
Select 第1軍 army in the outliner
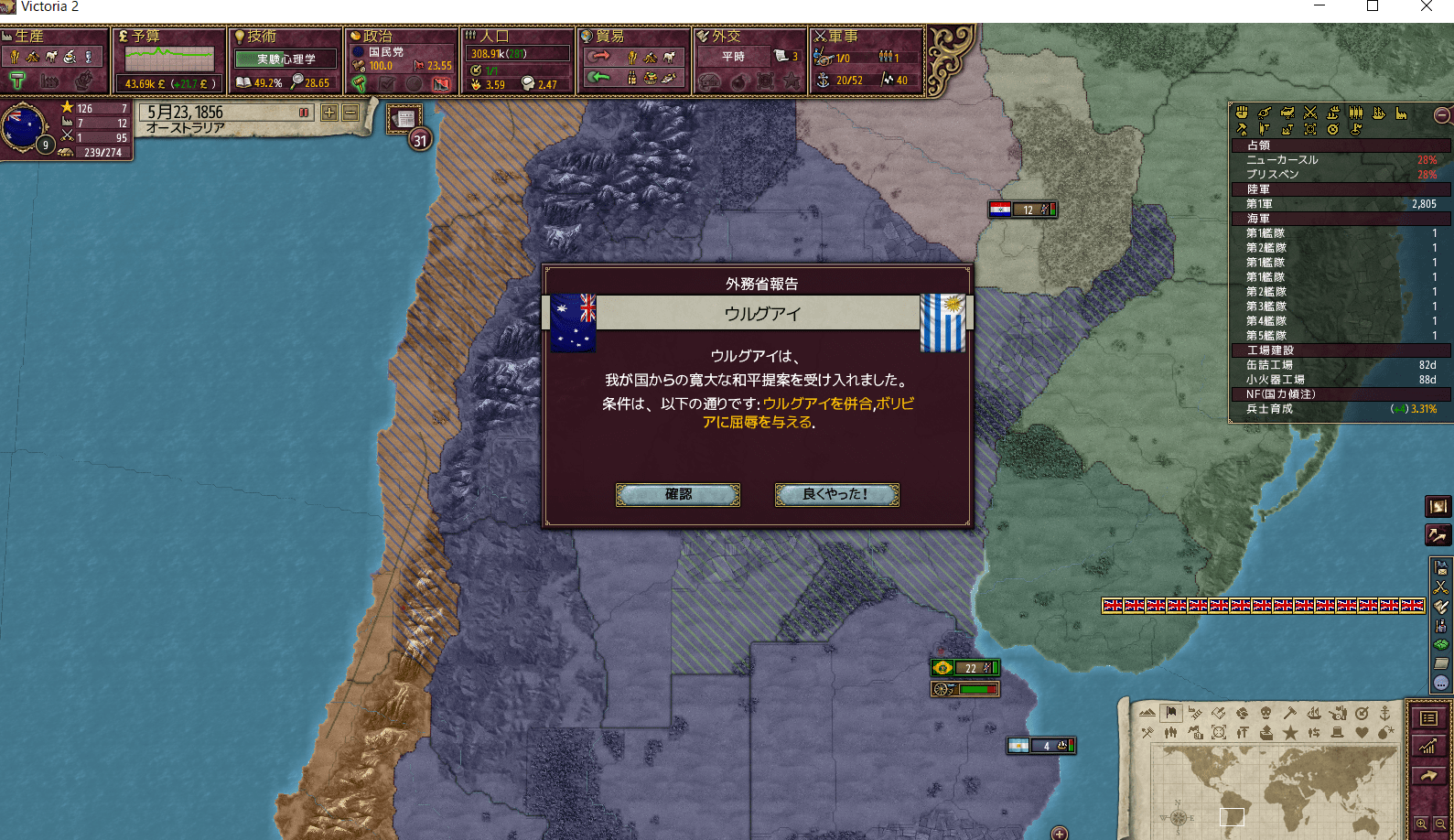pyautogui.click(x=1341, y=204)
